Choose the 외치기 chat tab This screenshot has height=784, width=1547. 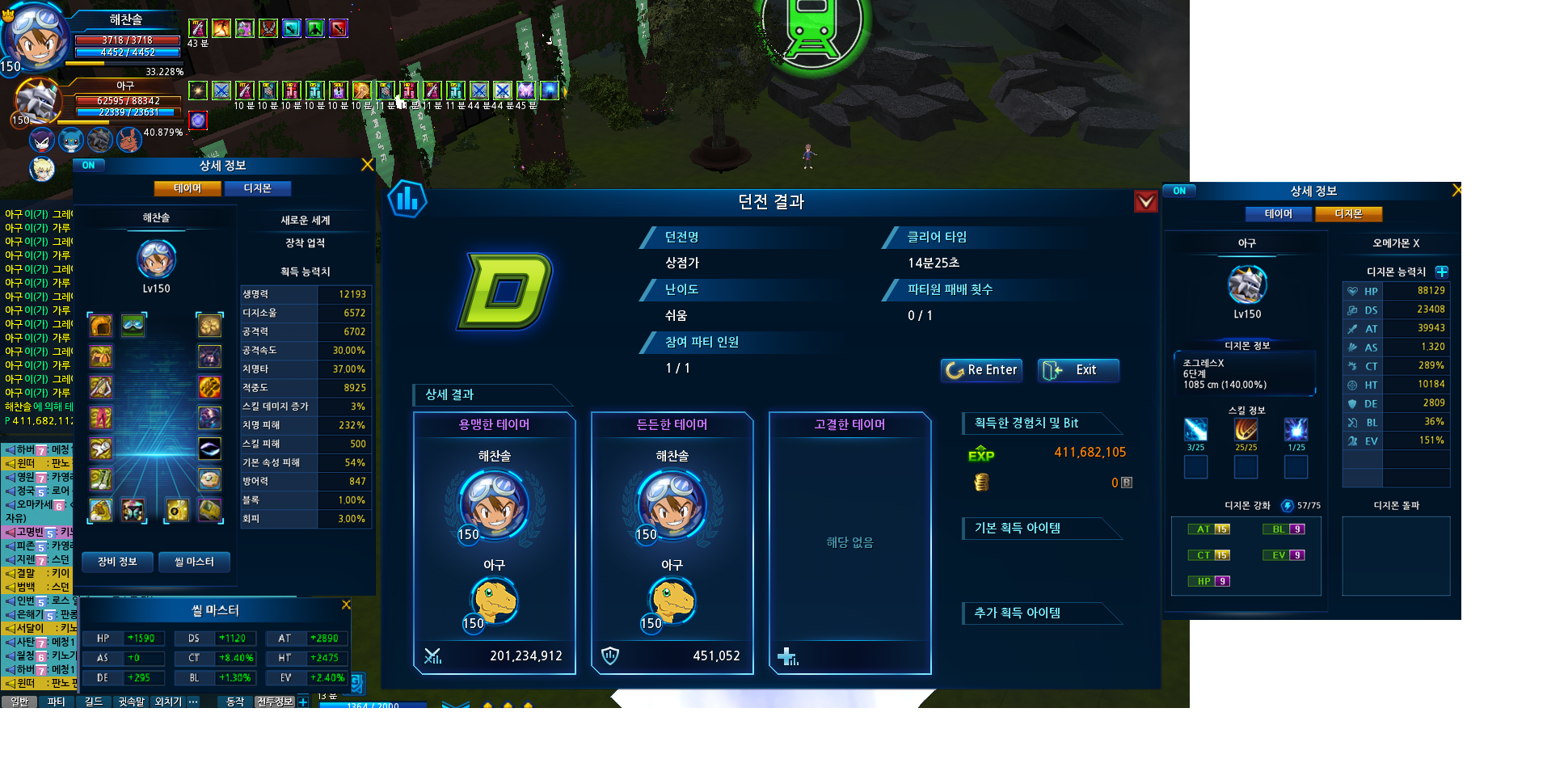coord(168,702)
